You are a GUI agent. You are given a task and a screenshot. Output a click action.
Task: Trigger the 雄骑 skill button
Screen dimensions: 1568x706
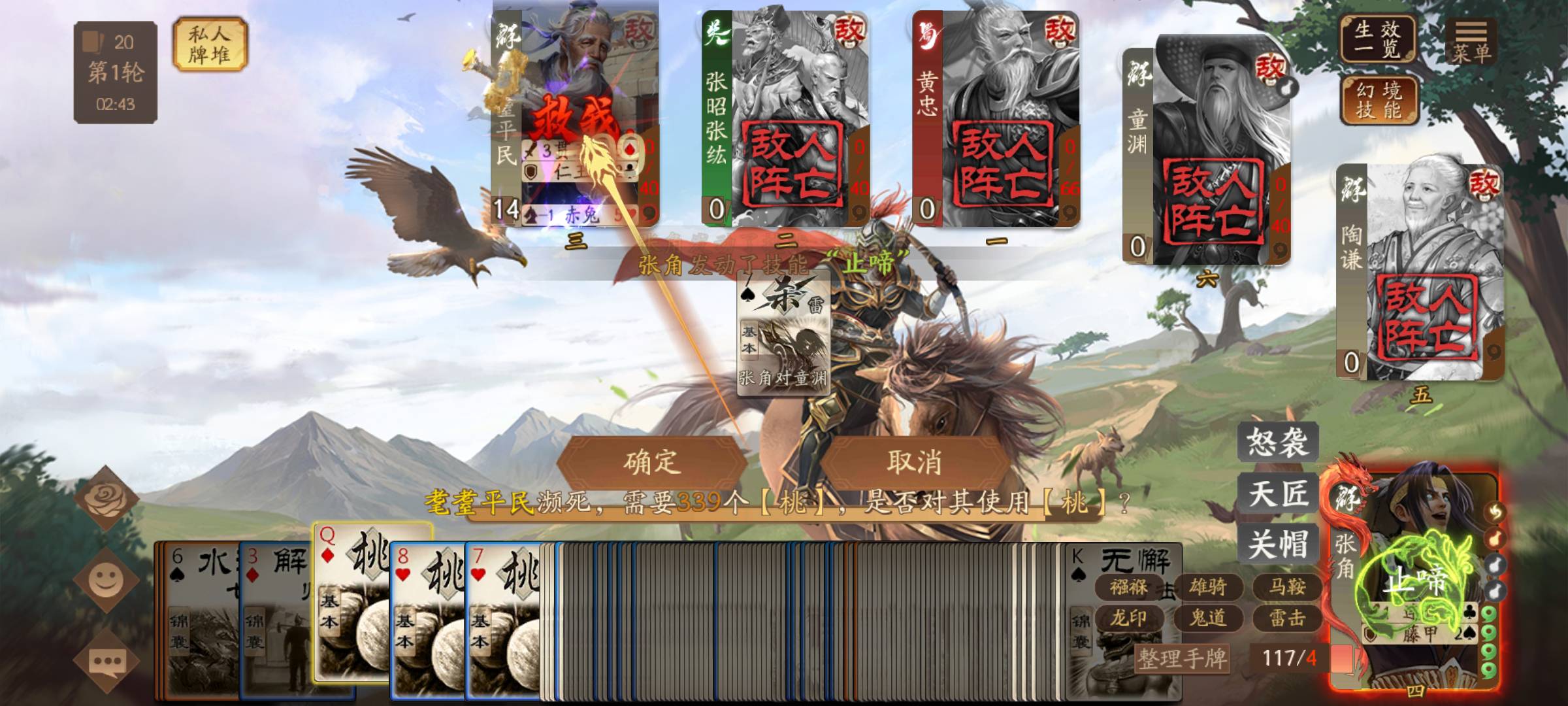[x=1207, y=586]
